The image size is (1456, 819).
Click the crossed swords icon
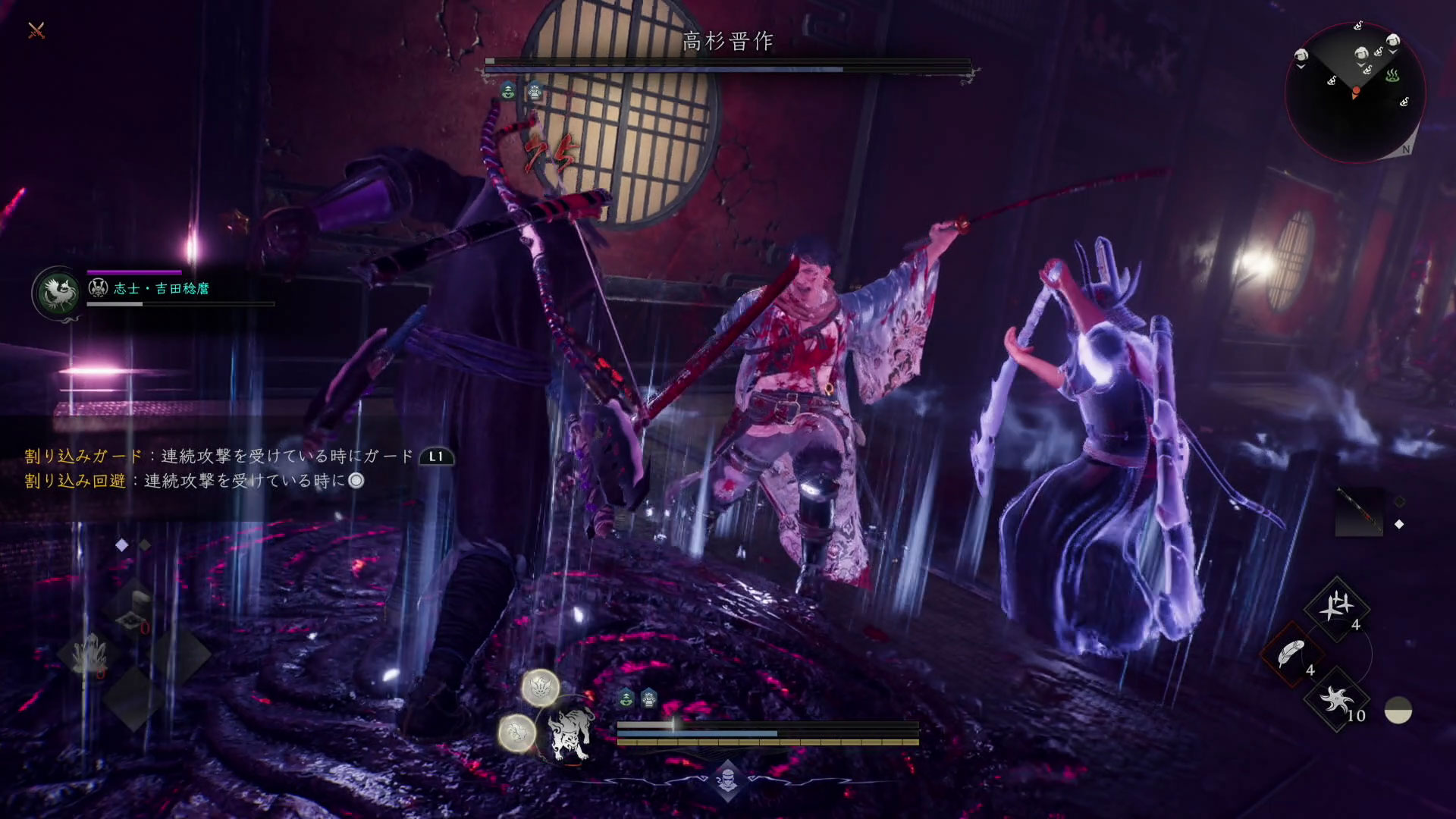(36, 30)
